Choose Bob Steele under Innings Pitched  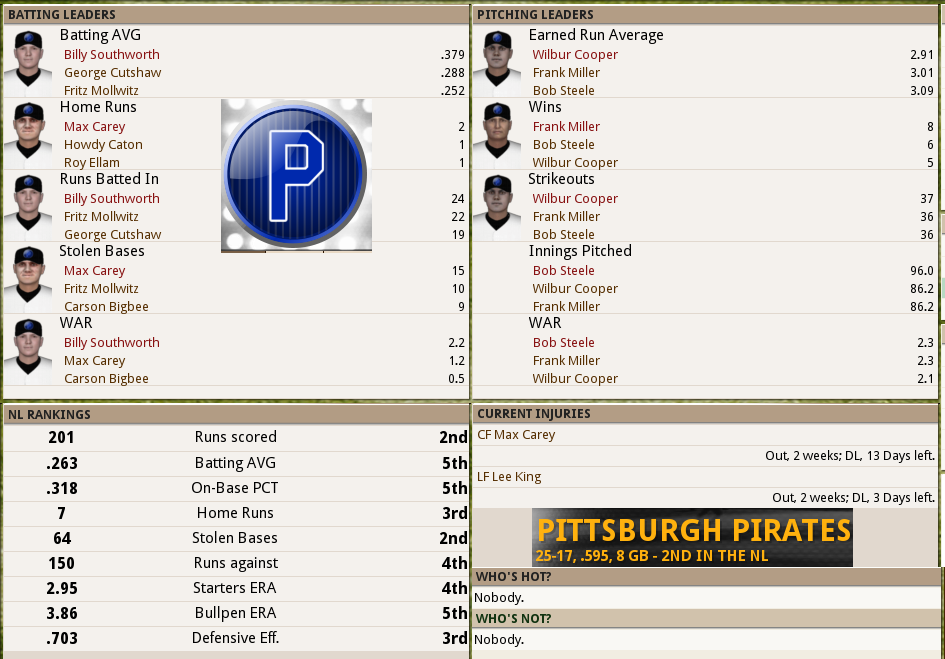click(x=563, y=271)
